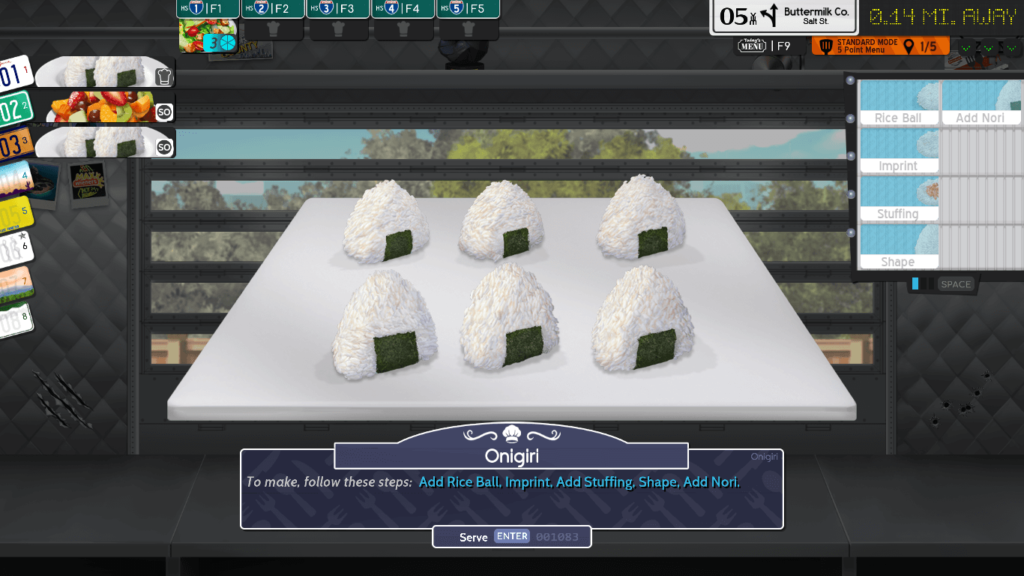Screen dimensions: 1024x576
Task: Open Today's Menu
Action: (x=765, y=46)
